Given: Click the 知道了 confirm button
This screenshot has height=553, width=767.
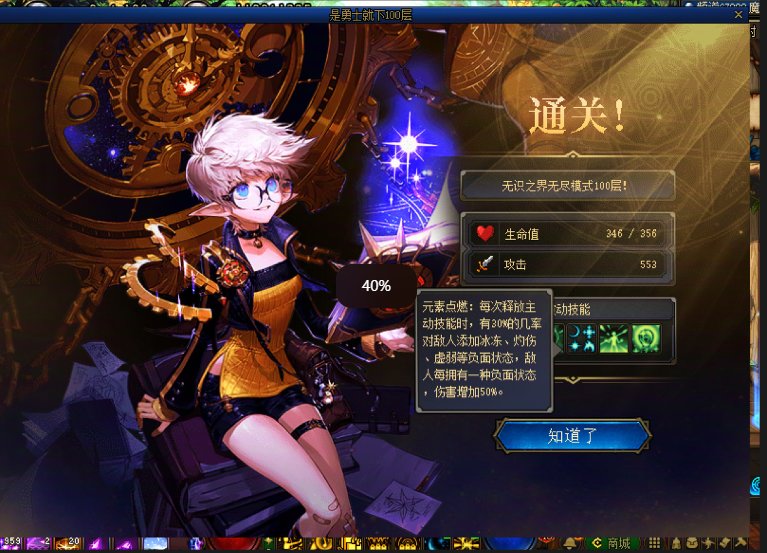Looking at the screenshot, I should click(572, 435).
